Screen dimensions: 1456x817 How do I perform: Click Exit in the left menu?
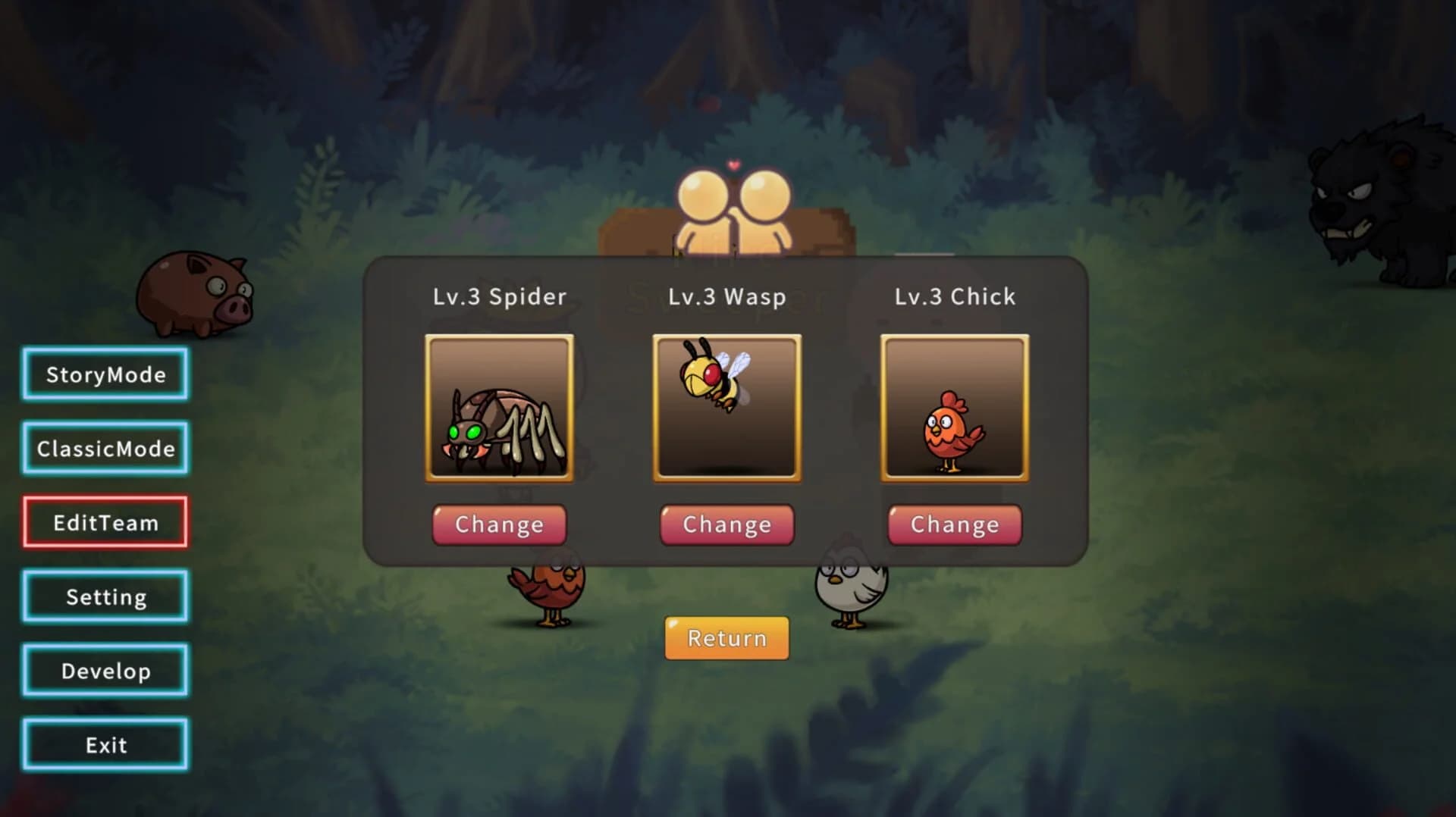click(105, 744)
